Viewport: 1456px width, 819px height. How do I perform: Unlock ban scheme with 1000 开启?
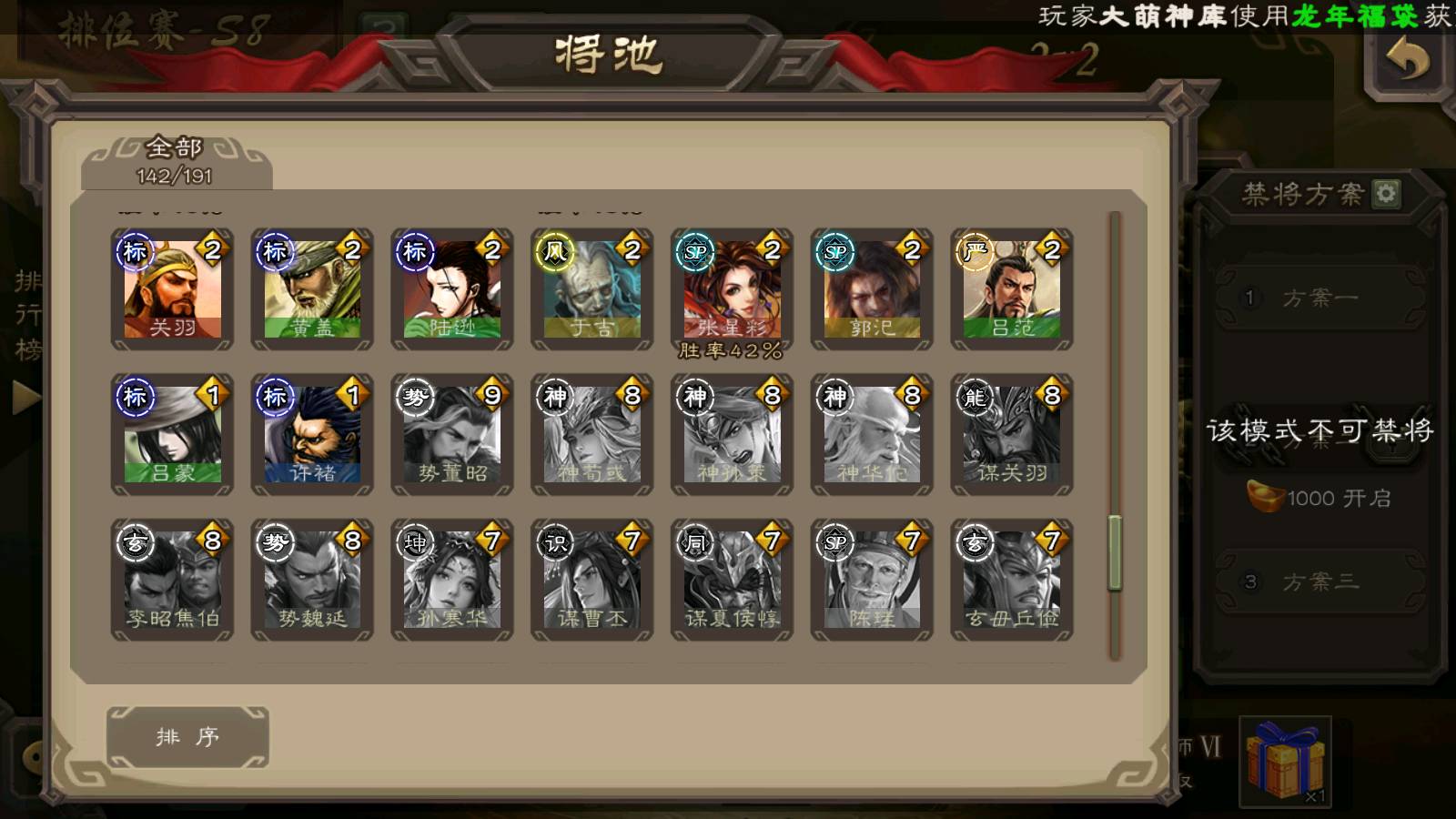coord(1319,498)
